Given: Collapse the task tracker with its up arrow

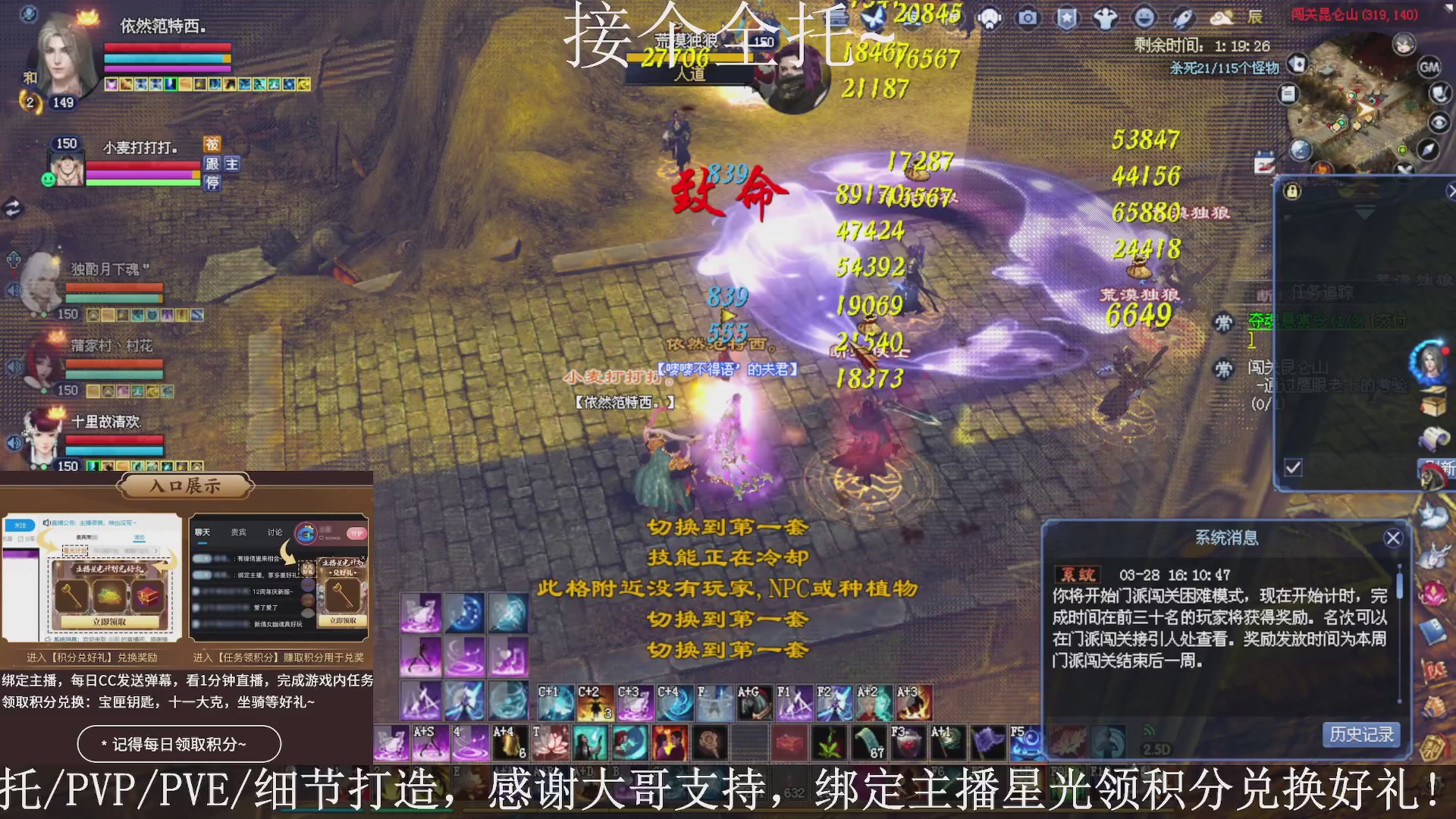Looking at the screenshot, I should point(1363,212).
